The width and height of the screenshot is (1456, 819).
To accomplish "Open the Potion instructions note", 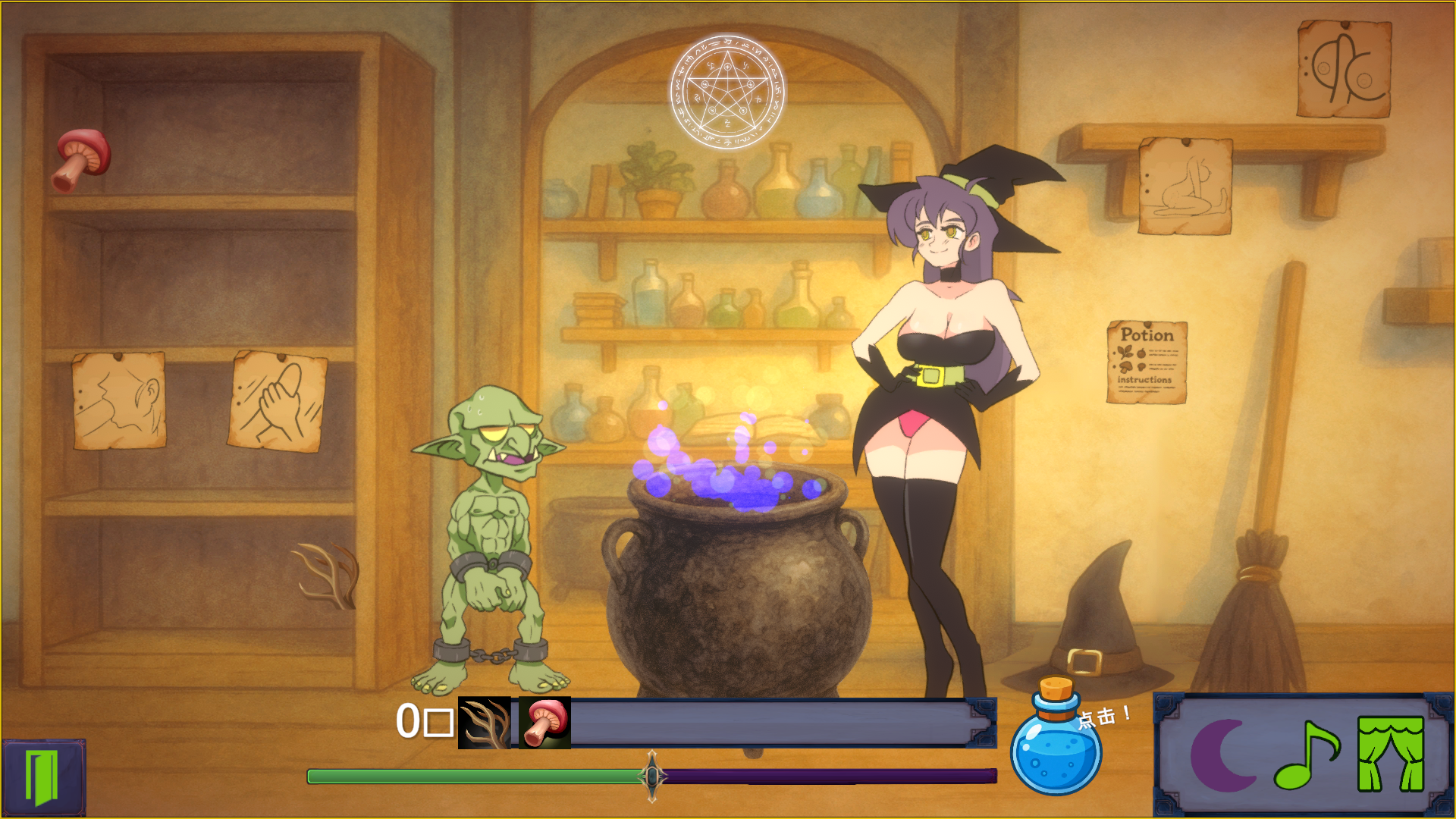I will [x=1147, y=362].
